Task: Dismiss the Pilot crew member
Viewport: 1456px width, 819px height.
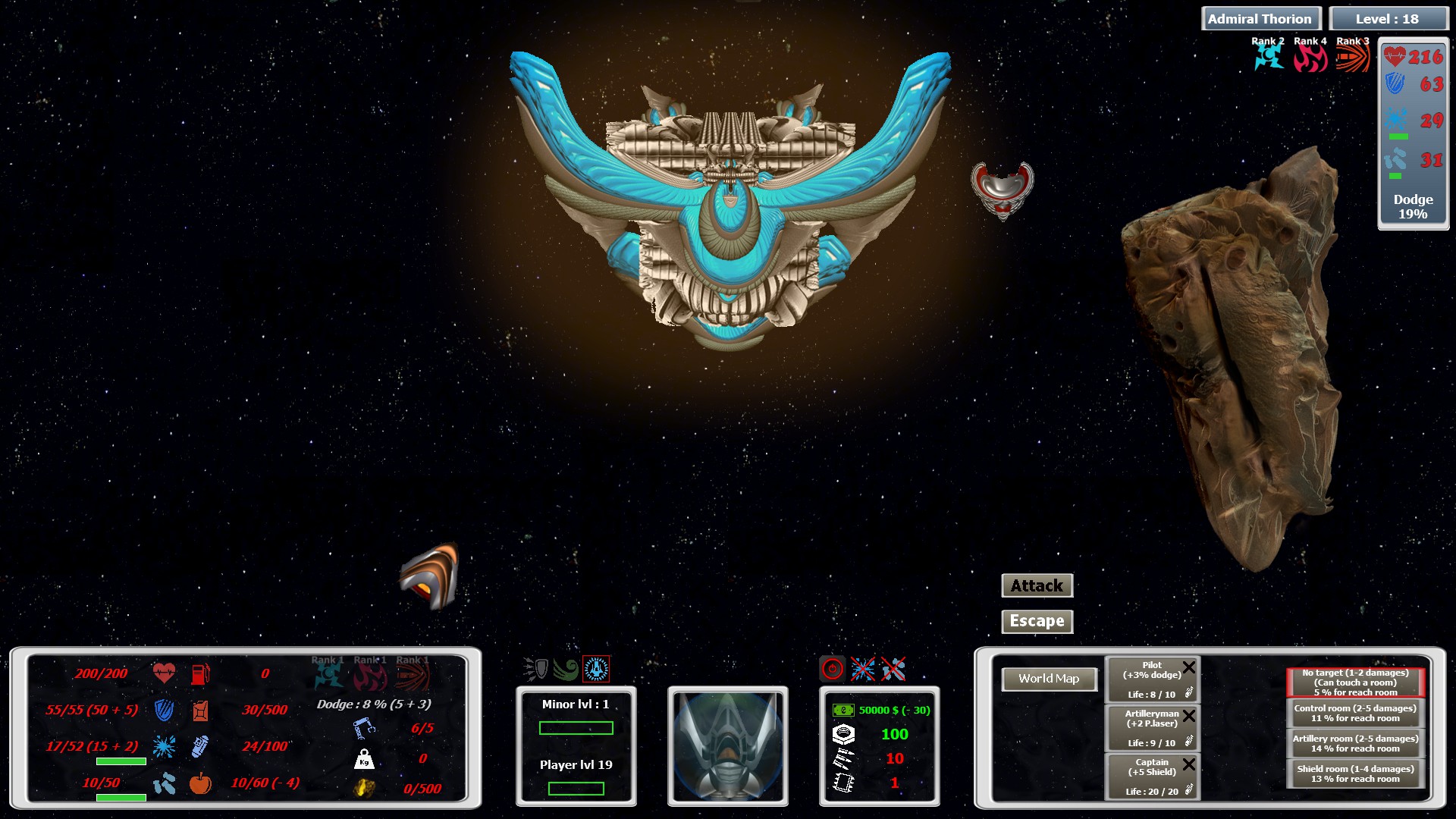Action: [x=1188, y=667]
